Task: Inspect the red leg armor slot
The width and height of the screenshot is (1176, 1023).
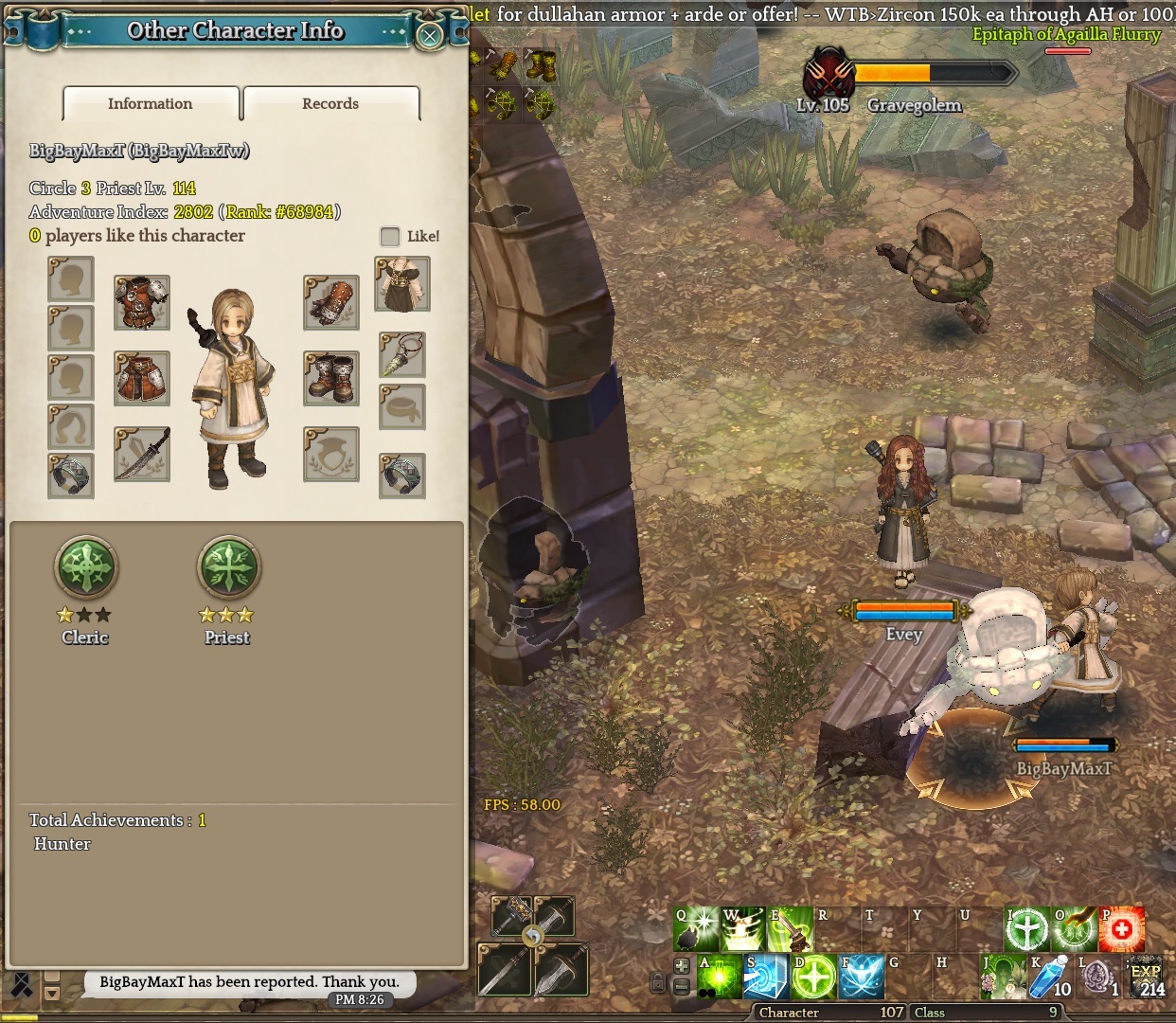Action: click(x=142, y=378)
